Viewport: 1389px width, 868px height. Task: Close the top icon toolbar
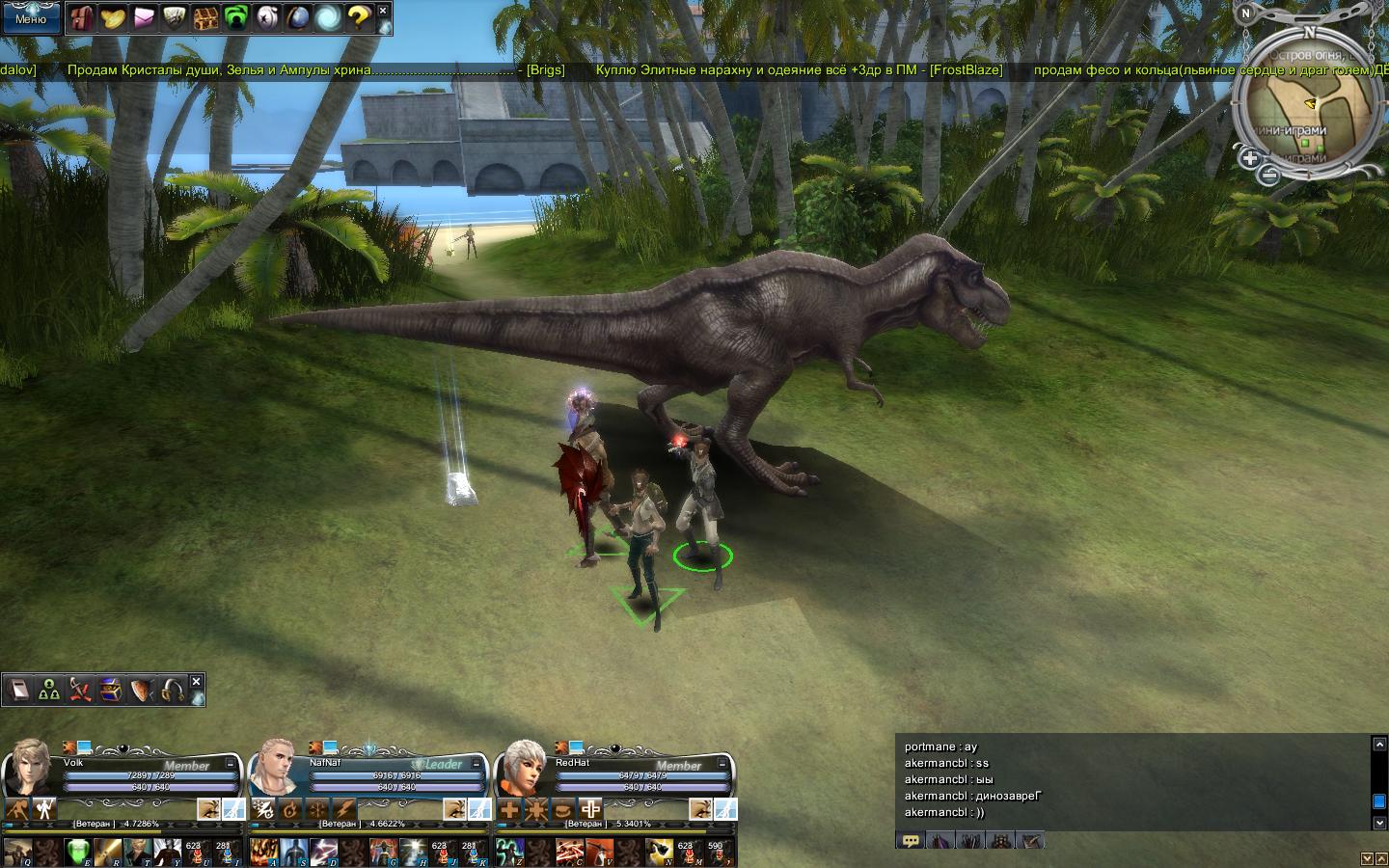[383, 11]
